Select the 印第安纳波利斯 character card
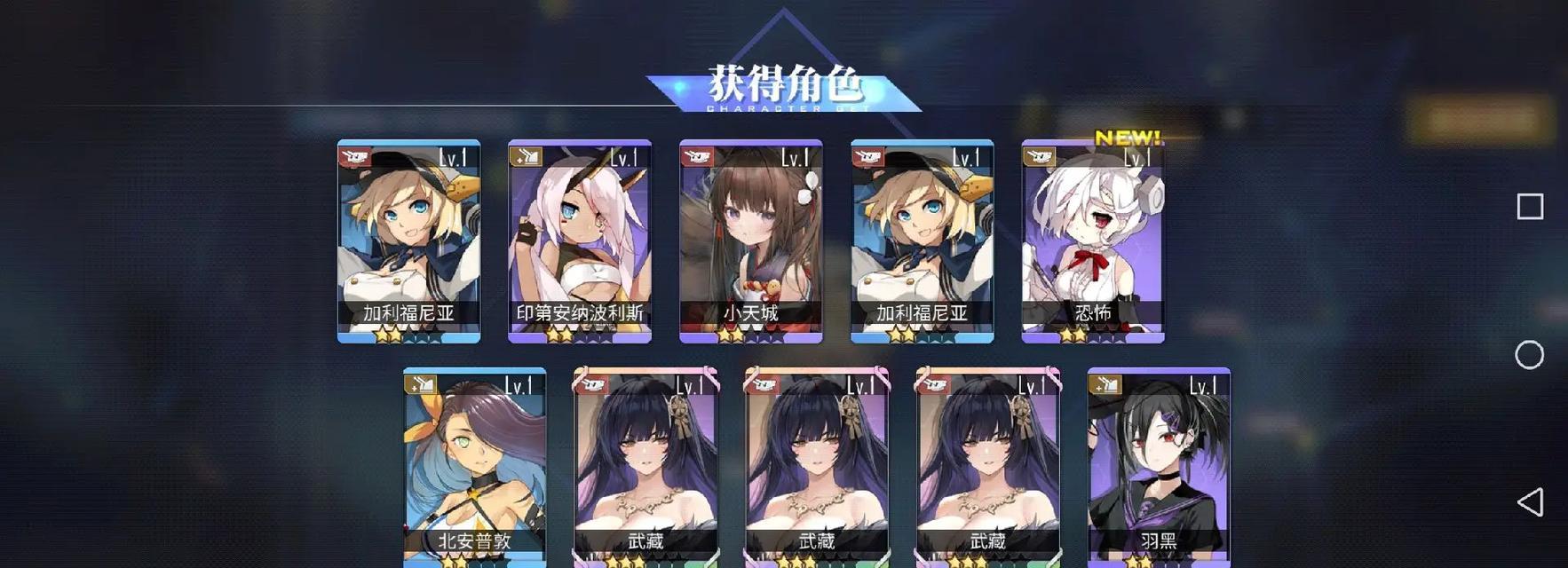The image size is (1568, 568). pos(580,241)
